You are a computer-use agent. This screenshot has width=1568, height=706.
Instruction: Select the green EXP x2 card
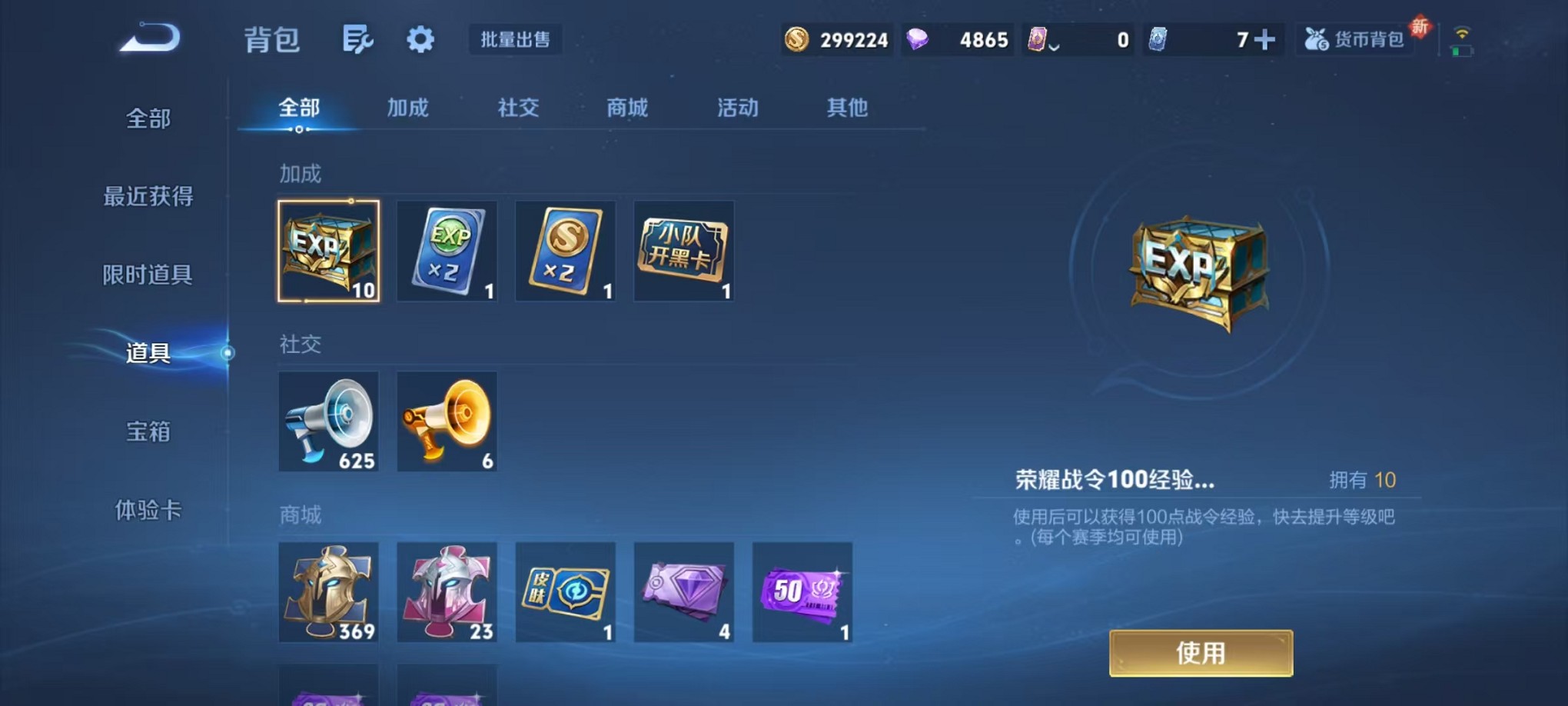447,251
